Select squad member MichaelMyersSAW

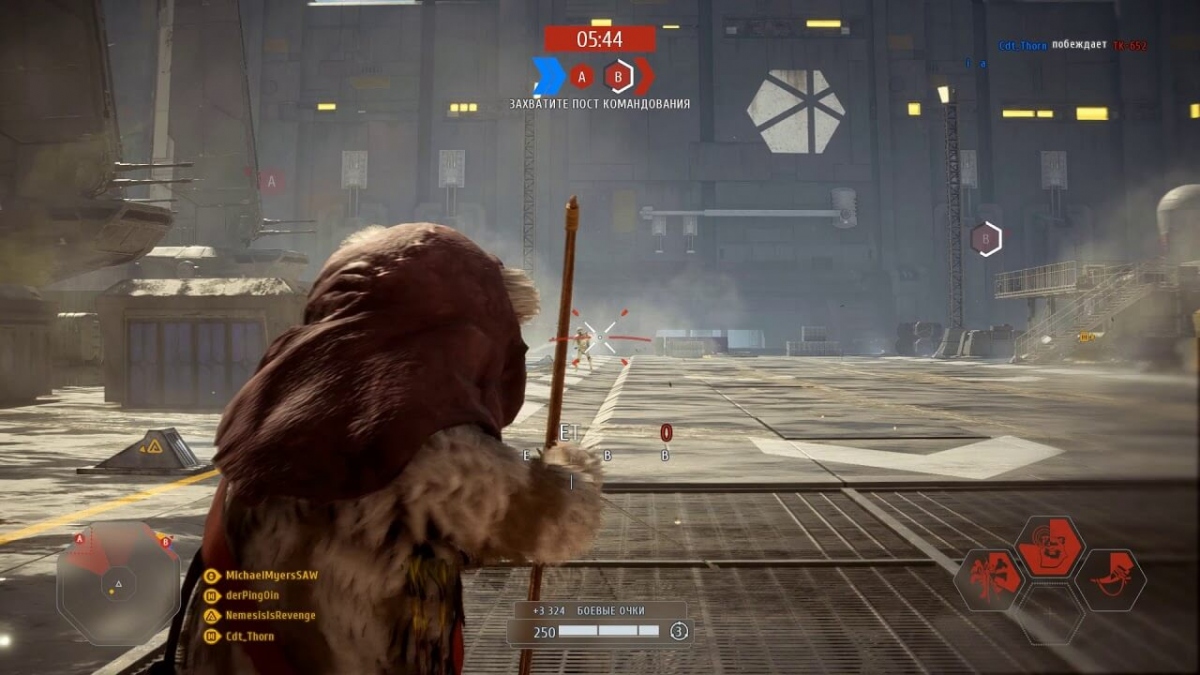[271, 575]
